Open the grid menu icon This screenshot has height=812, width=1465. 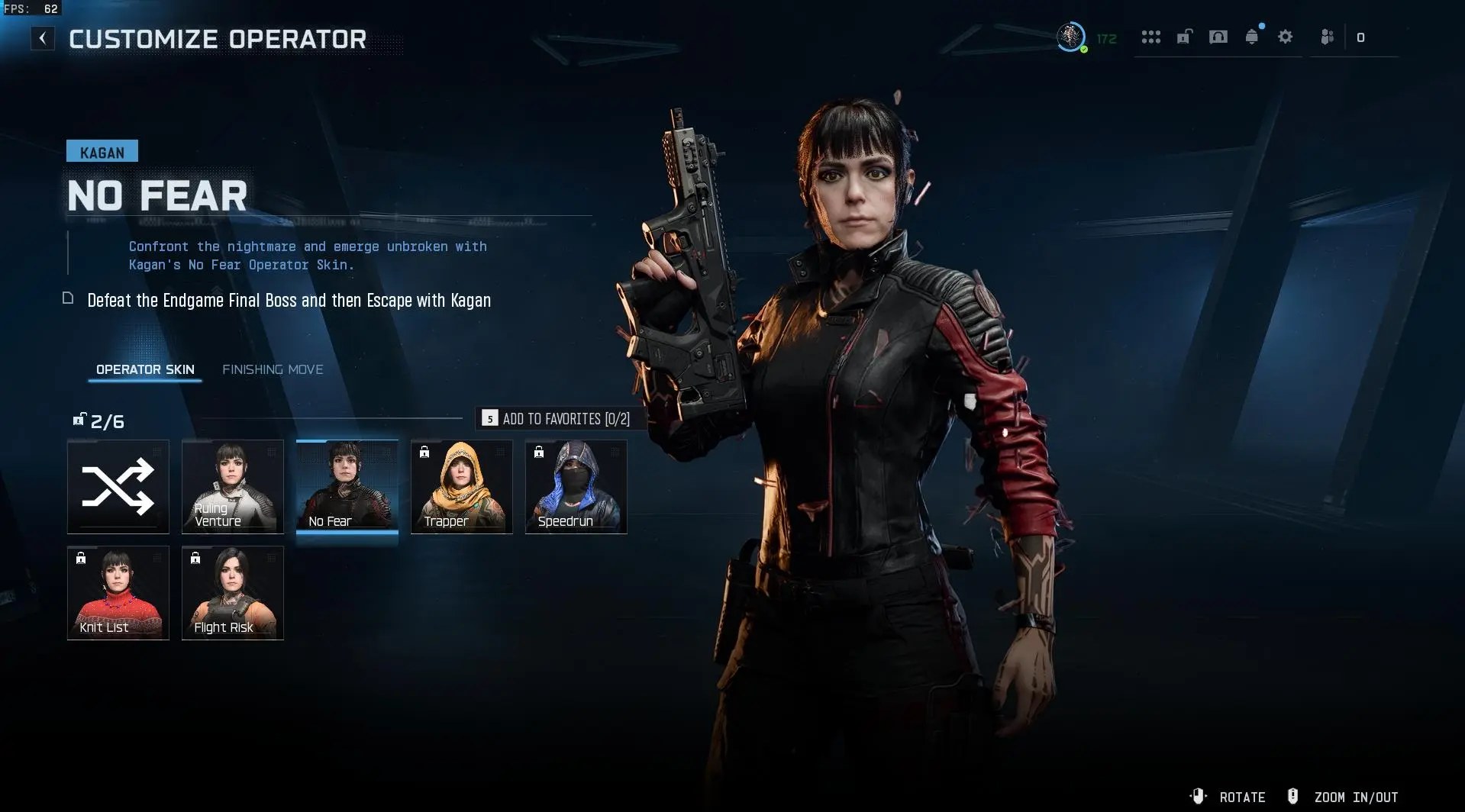coord(1150,37)
